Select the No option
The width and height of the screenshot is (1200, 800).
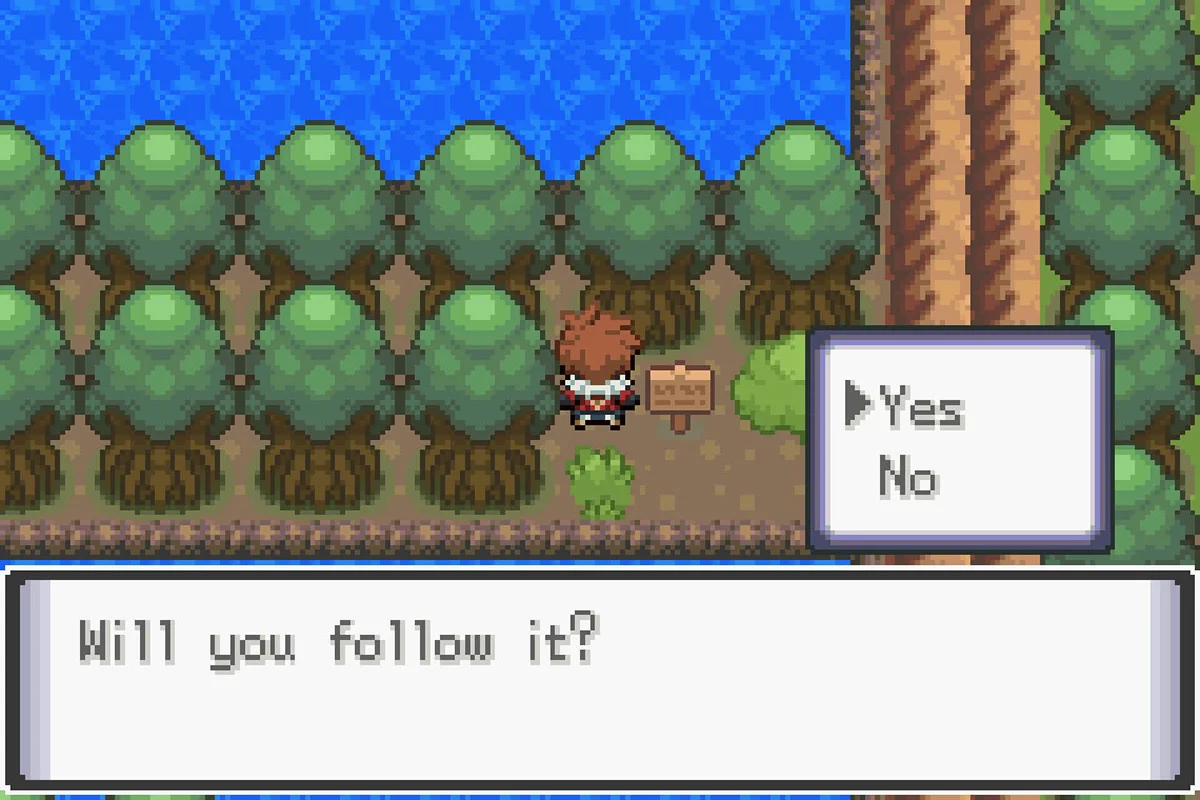(908, 477)
